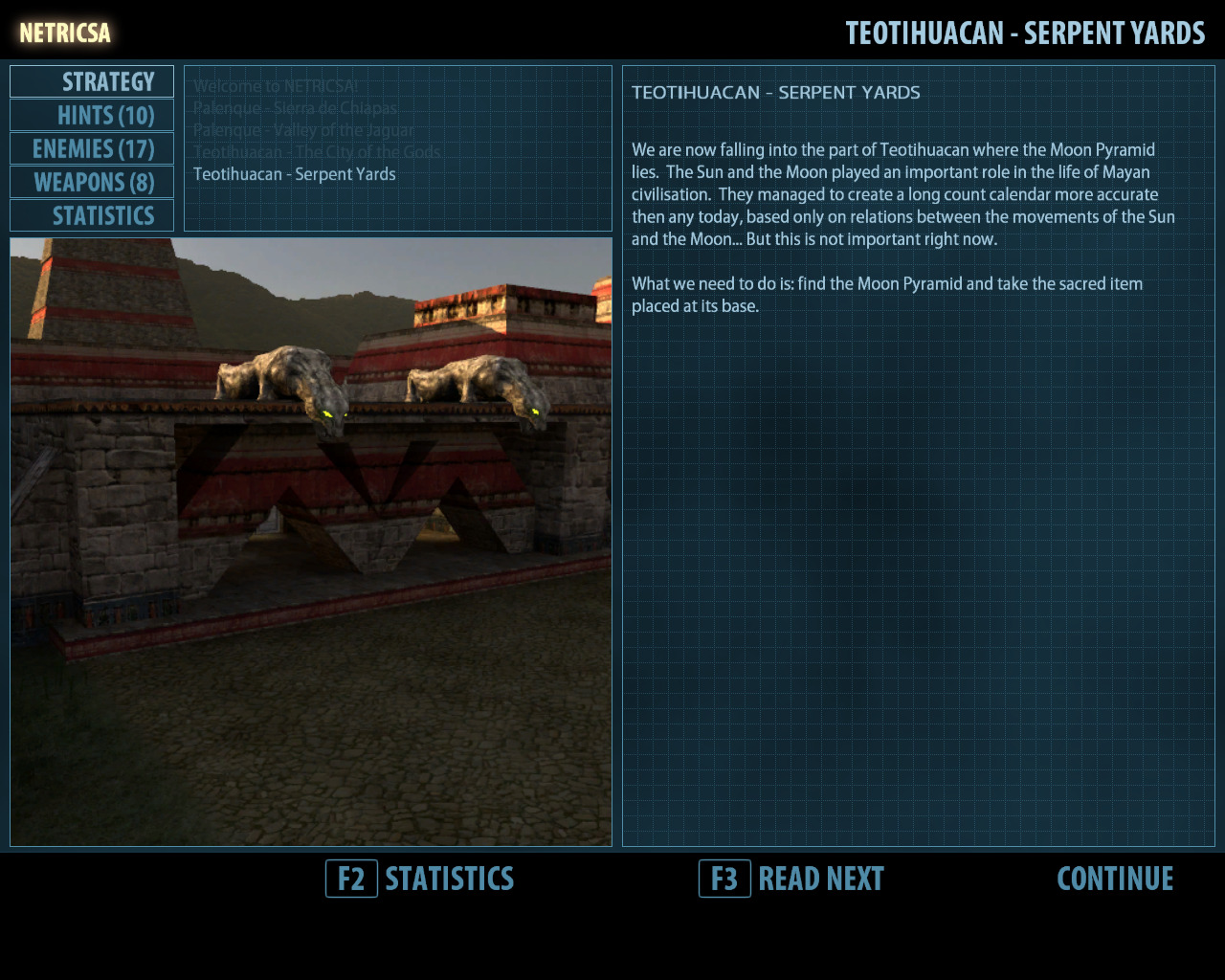This screenshot has width=1225, height=980.
Task: Open Teotihuacan - The City of the Gods entry
Action: pos(317,152)
